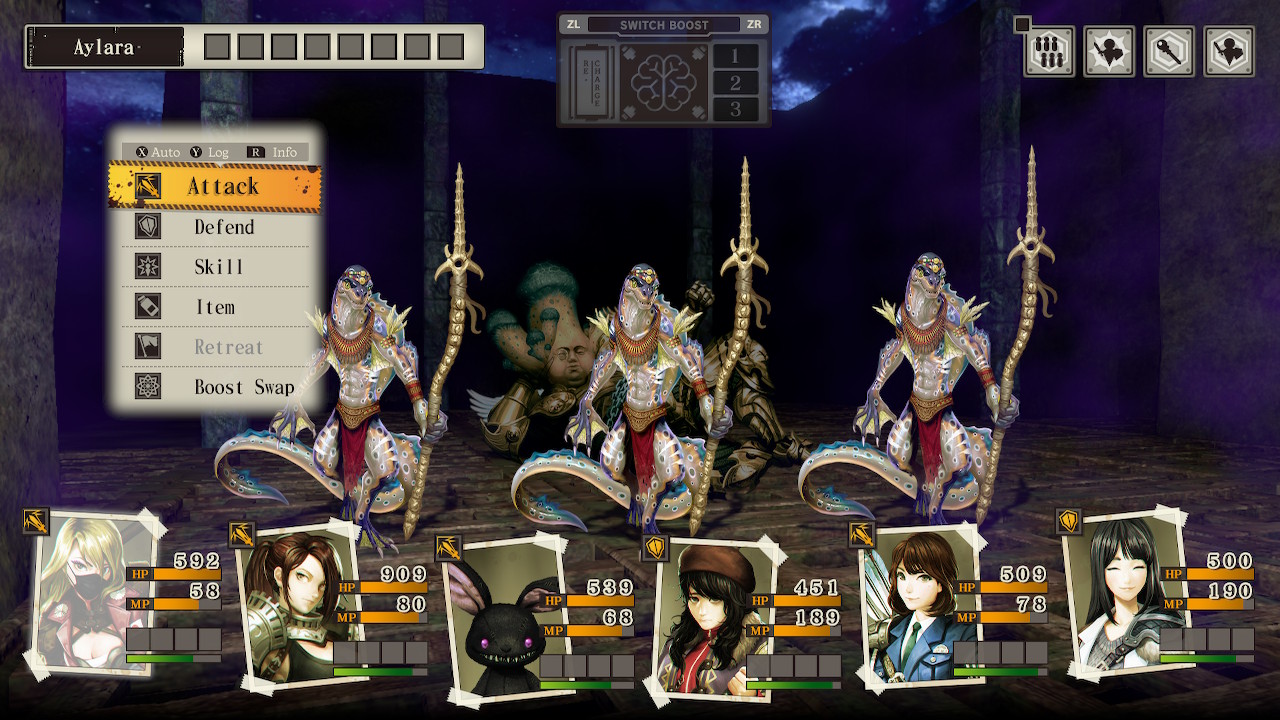Click the party formation icon with six figures
This screenshot has width=1280, height=720.
click(1049, 52)
